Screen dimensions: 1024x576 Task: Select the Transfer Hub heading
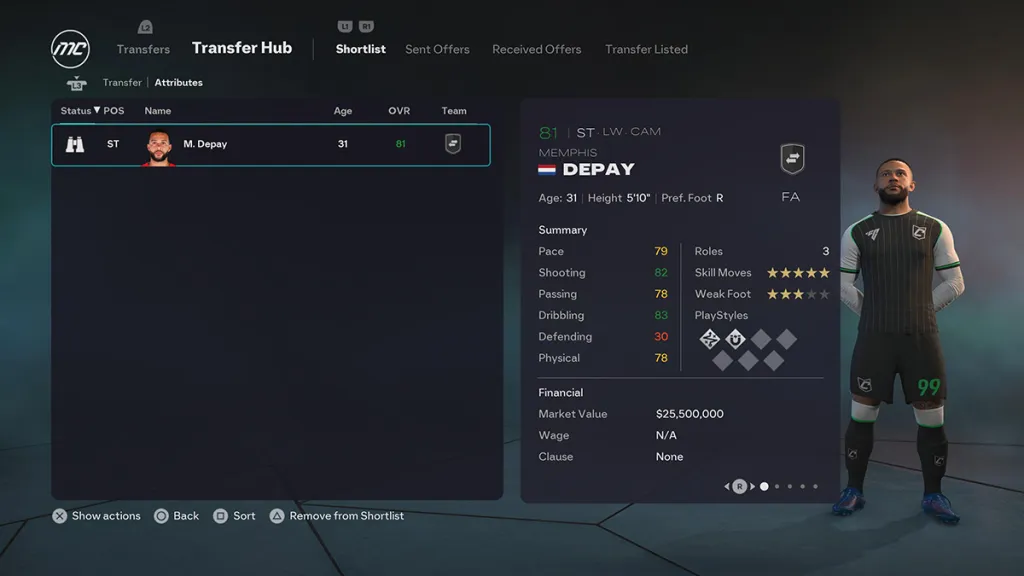coord(242,48)
